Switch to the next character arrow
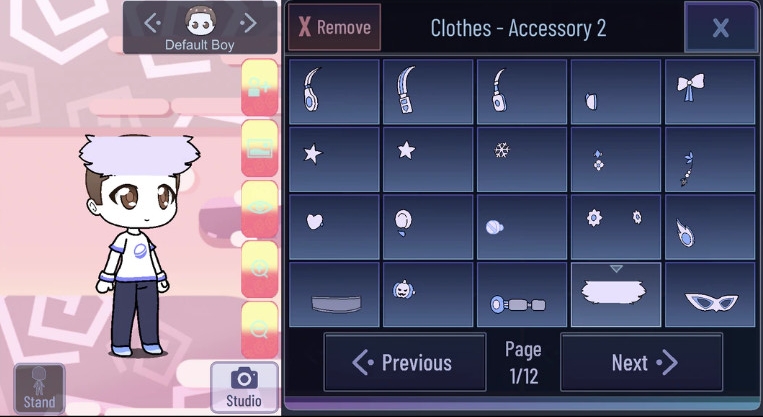Screen dimensions: 763x417 tap(249, 22)
